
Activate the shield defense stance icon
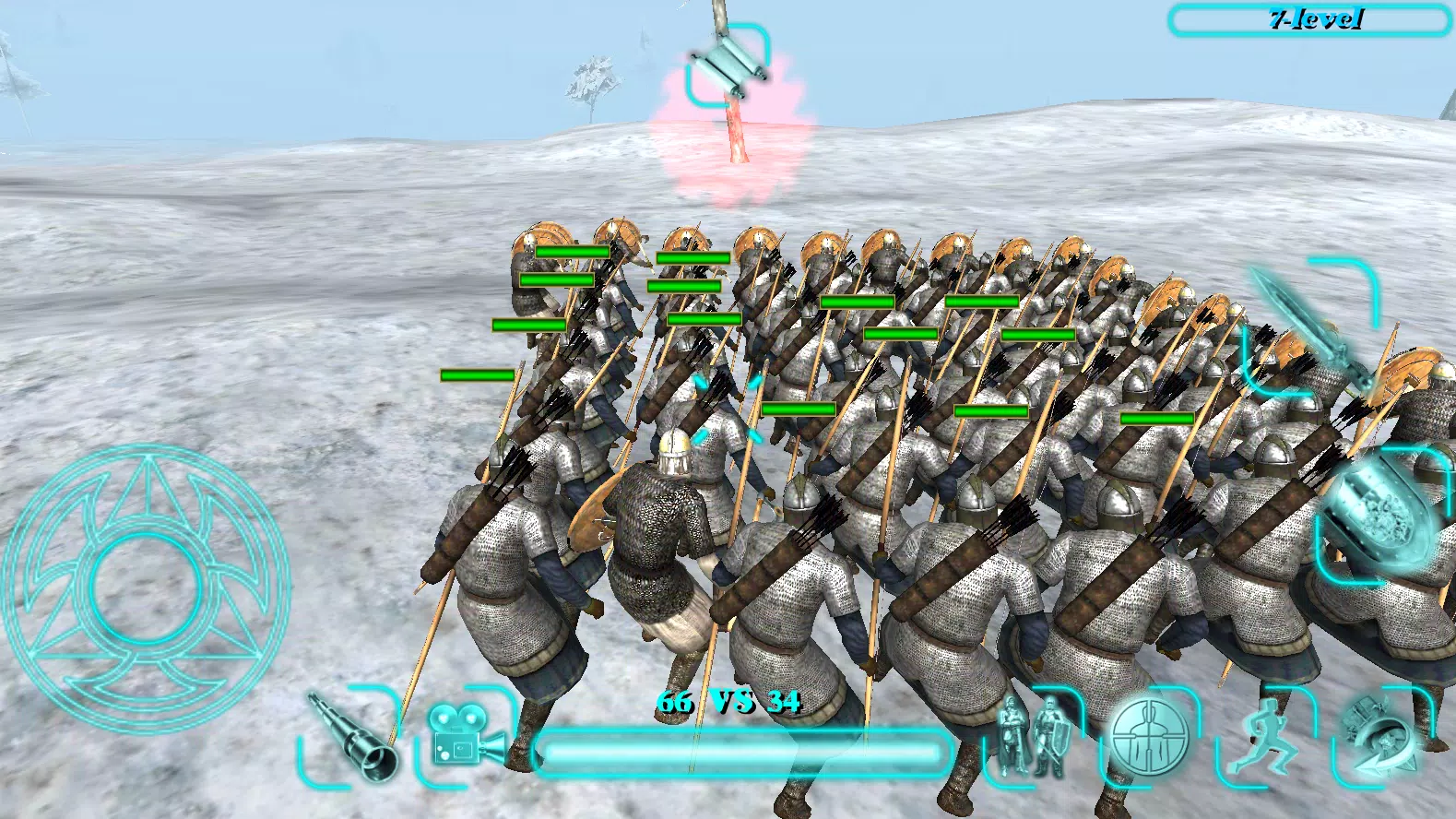(1148, 738)
